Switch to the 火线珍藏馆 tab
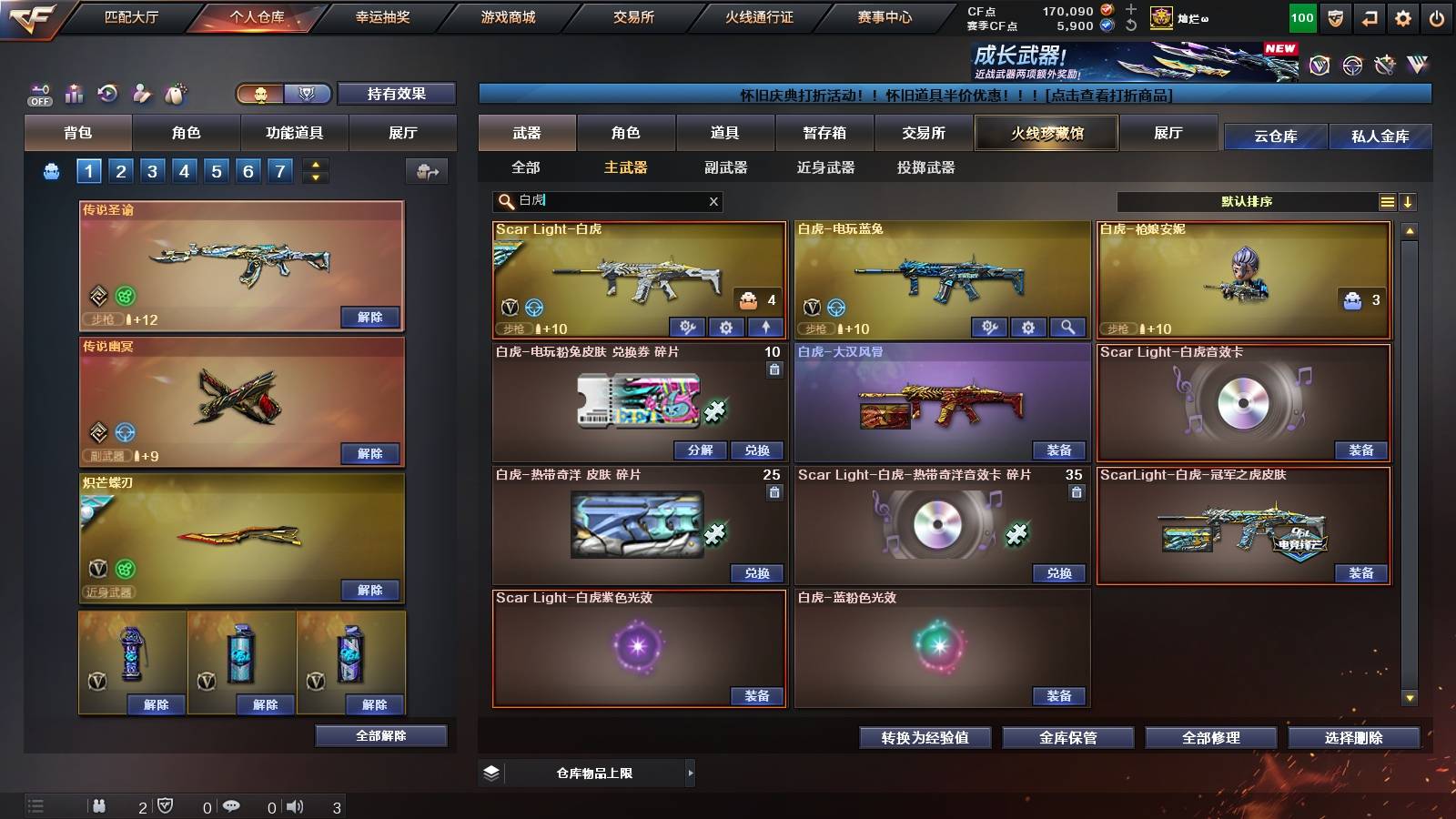This screenshot has height=819, width=1456. 1046,133
